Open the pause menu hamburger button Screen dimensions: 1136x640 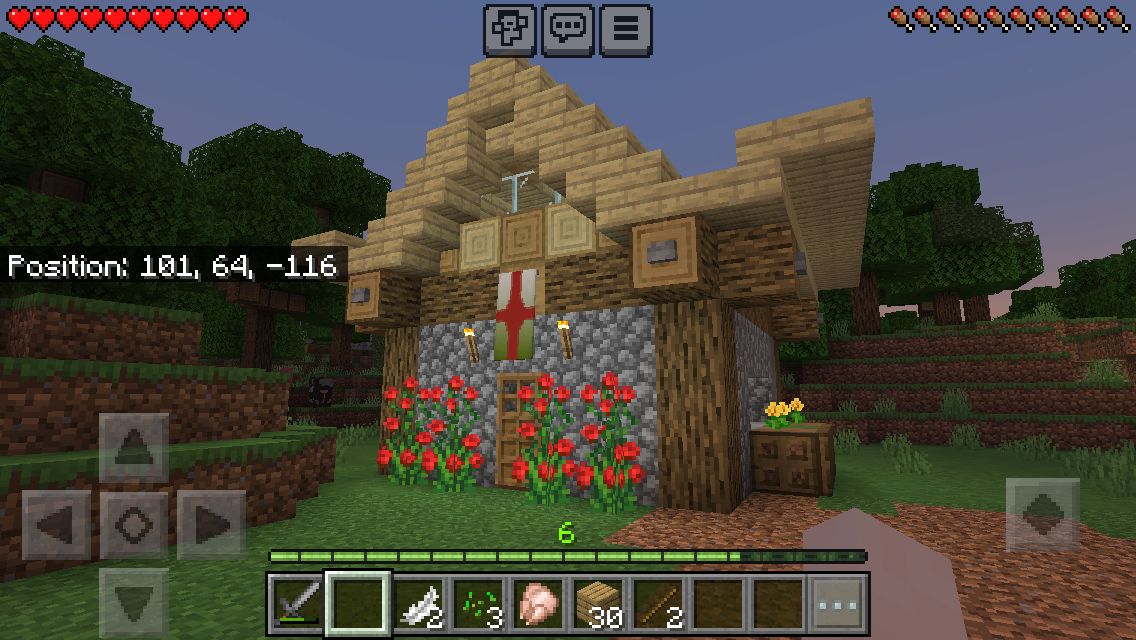tap(626, 29)
